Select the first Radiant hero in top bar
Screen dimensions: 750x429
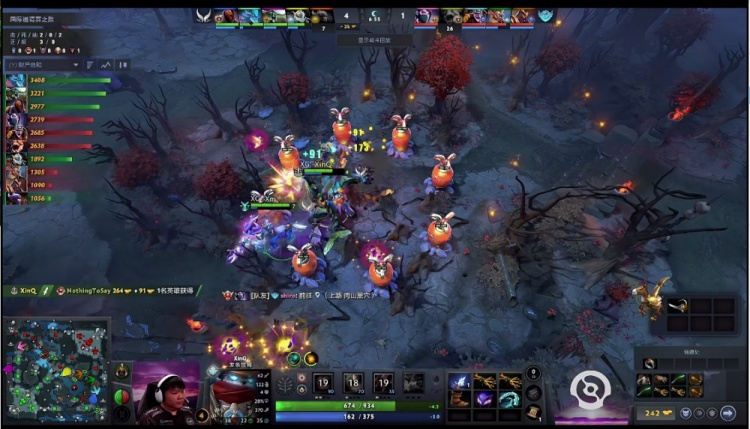point(226,16)
